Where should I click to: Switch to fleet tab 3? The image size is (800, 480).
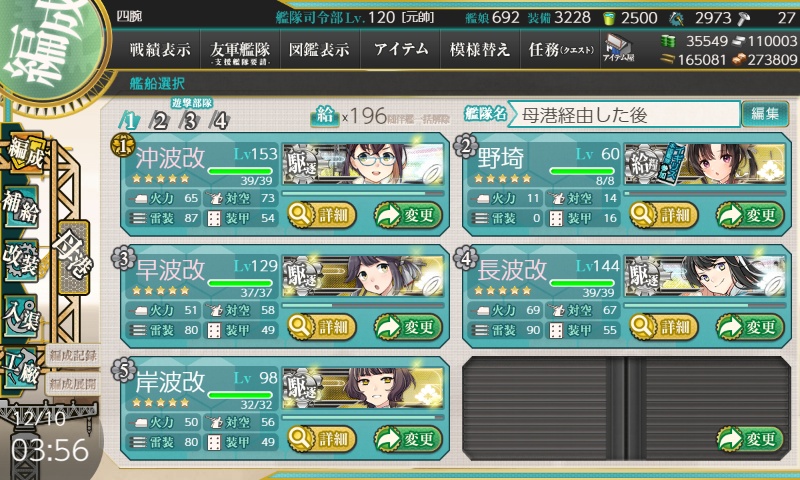(x=190, y=122)
